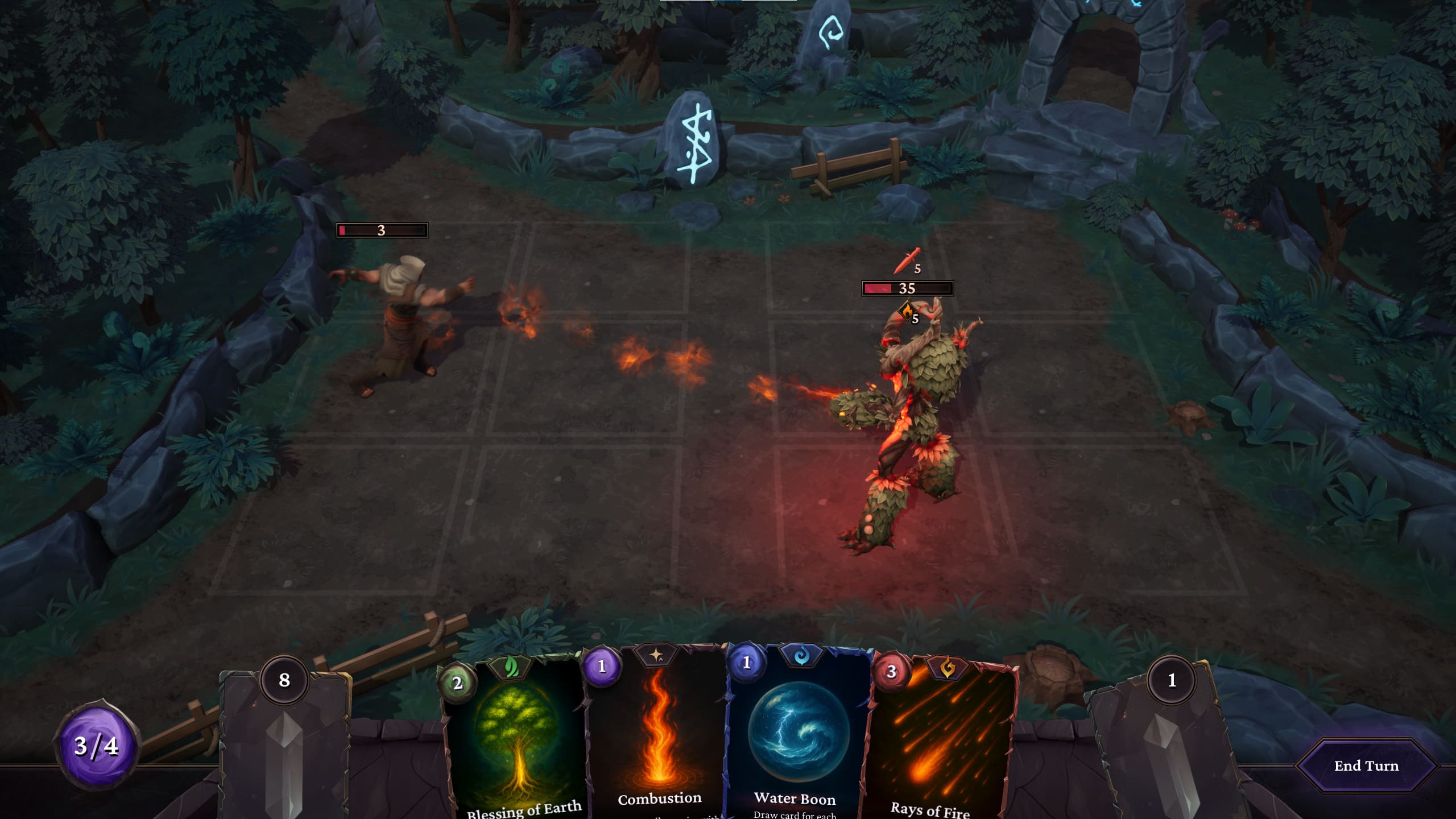Choose the Water Boon card
Screen dimensions: 1456x819
[x=799, y=739]
